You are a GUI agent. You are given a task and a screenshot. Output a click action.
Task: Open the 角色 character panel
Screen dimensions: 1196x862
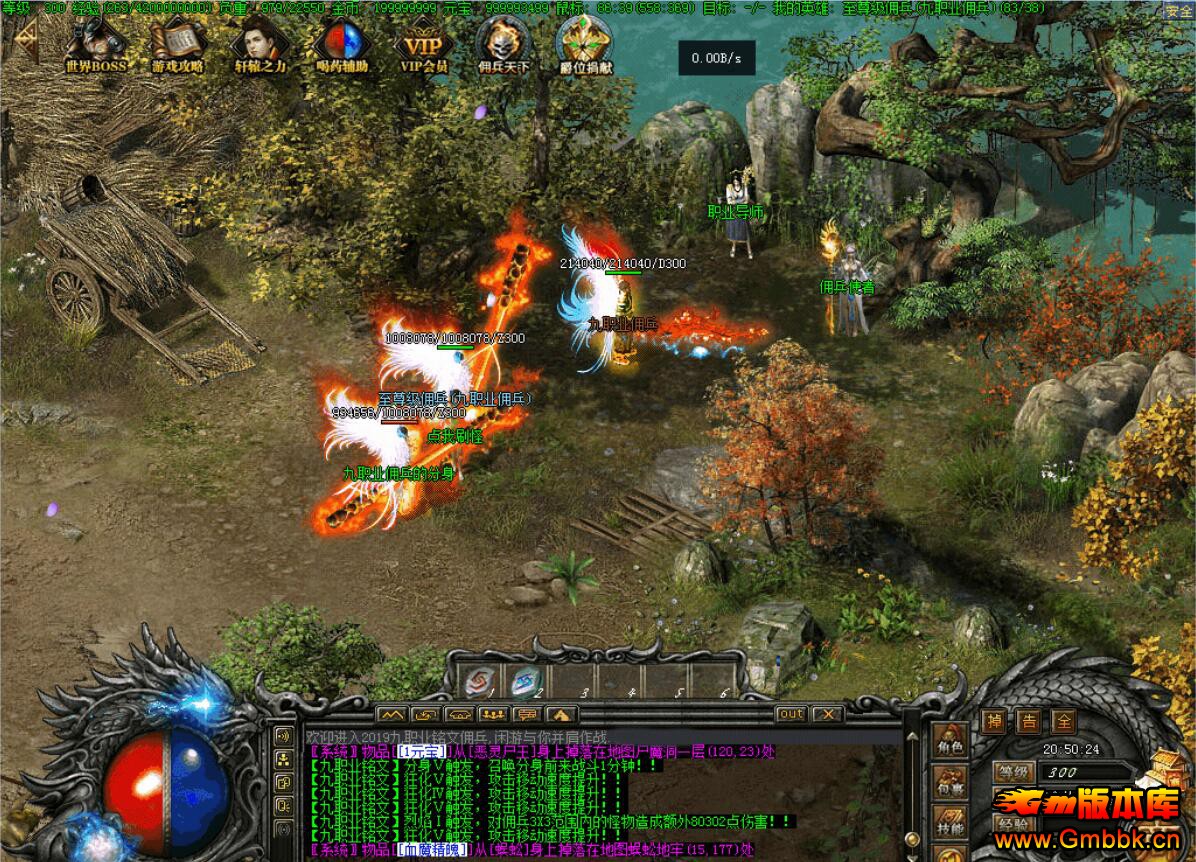[x=949, y=745]
